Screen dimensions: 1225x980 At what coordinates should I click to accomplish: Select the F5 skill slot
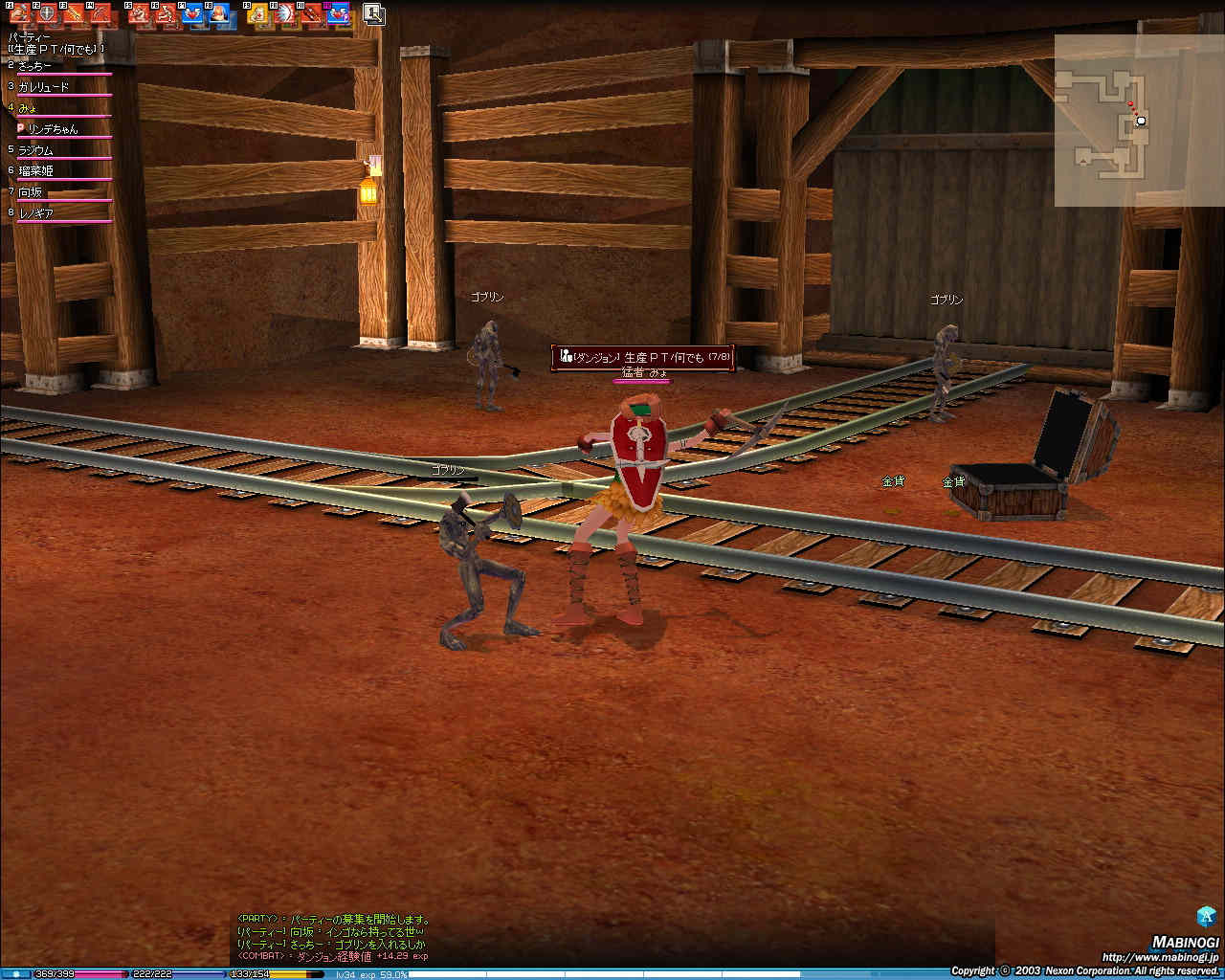coord(138,13)
